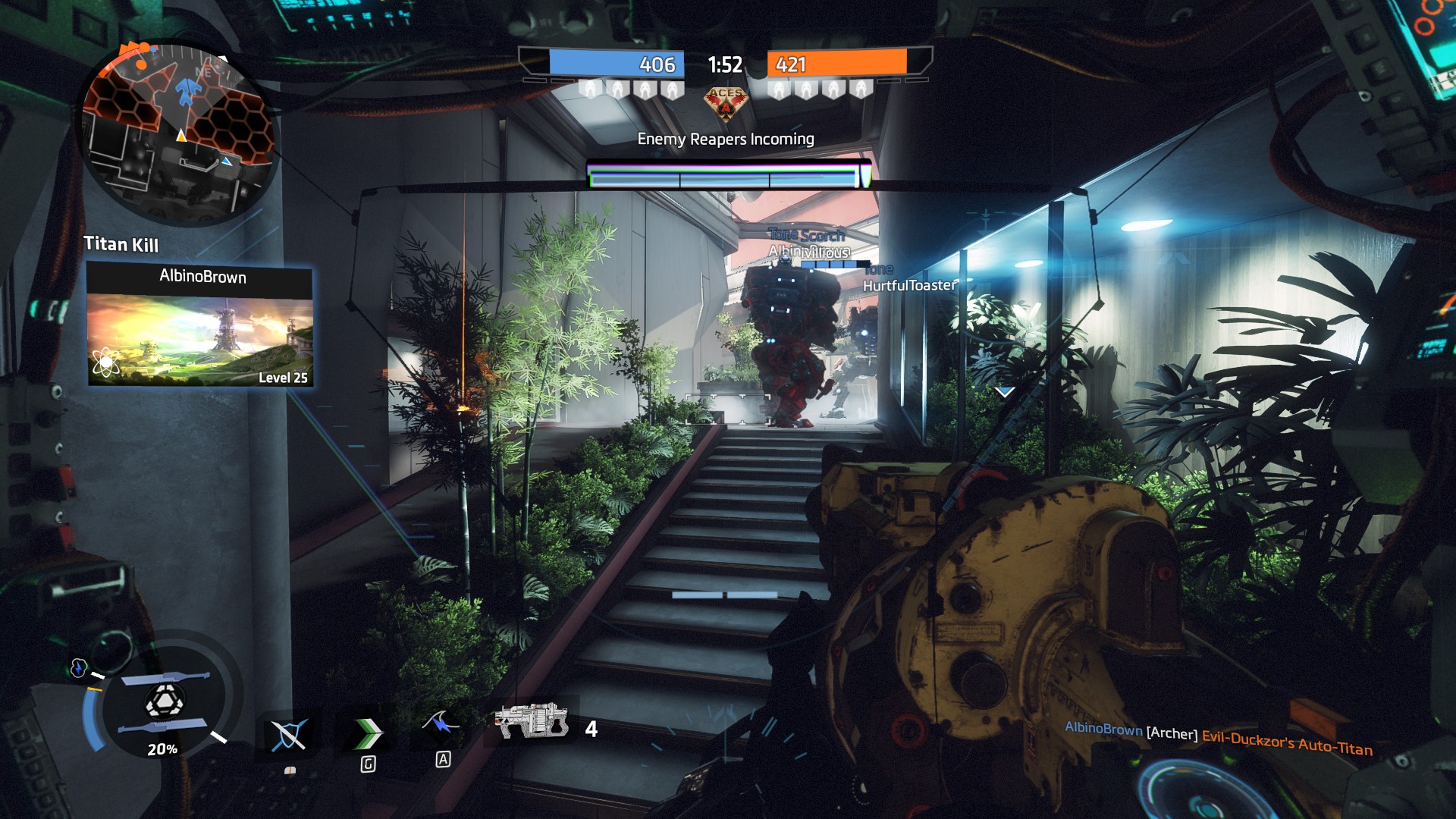The height and width of the screenshot is (819, 1456).
Task: Trigger the green chevron dash ability
Action: click(x=369, y=733)
